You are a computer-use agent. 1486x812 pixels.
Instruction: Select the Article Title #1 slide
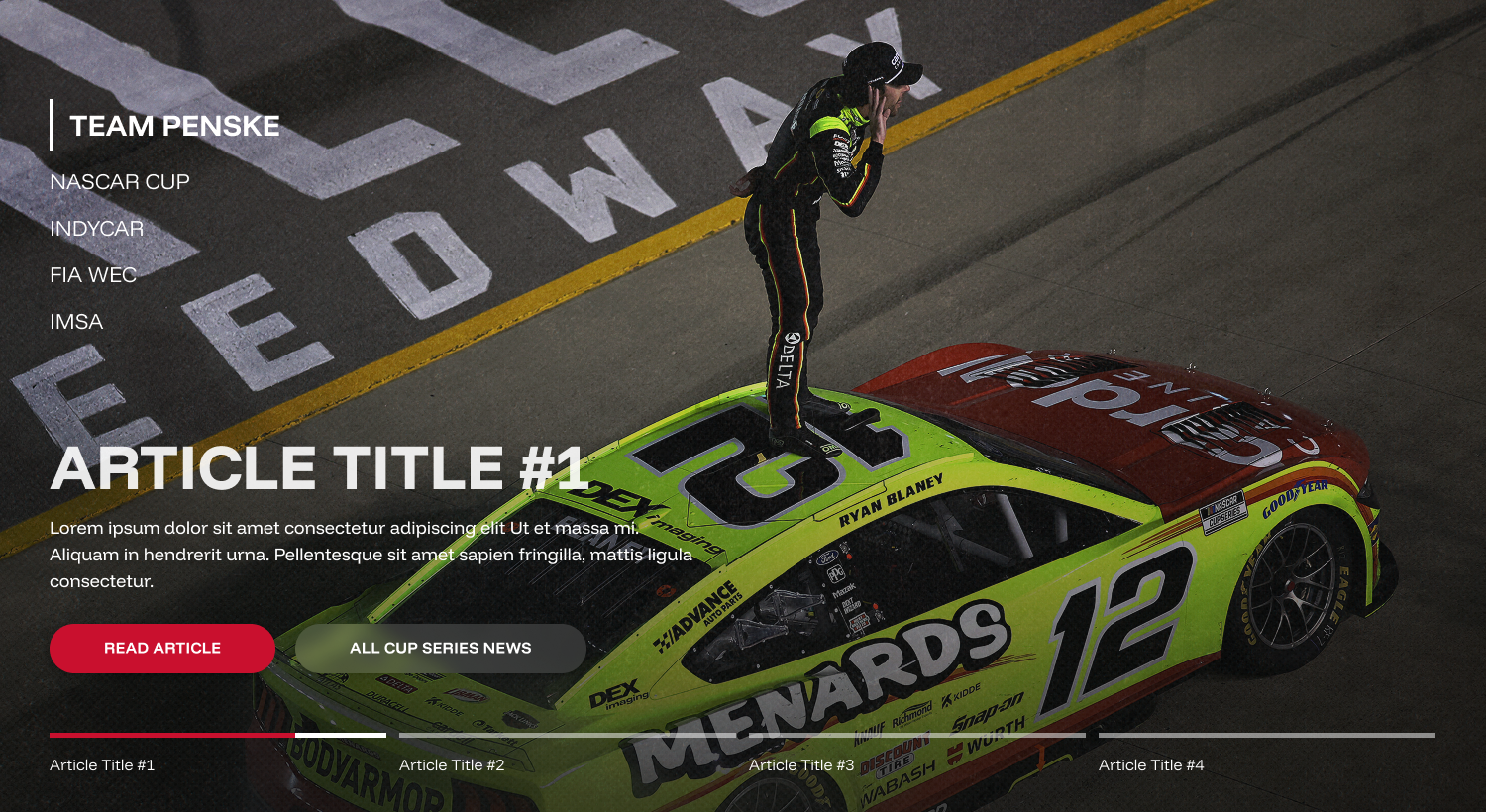pyautogui.click(x=102, y=764)
